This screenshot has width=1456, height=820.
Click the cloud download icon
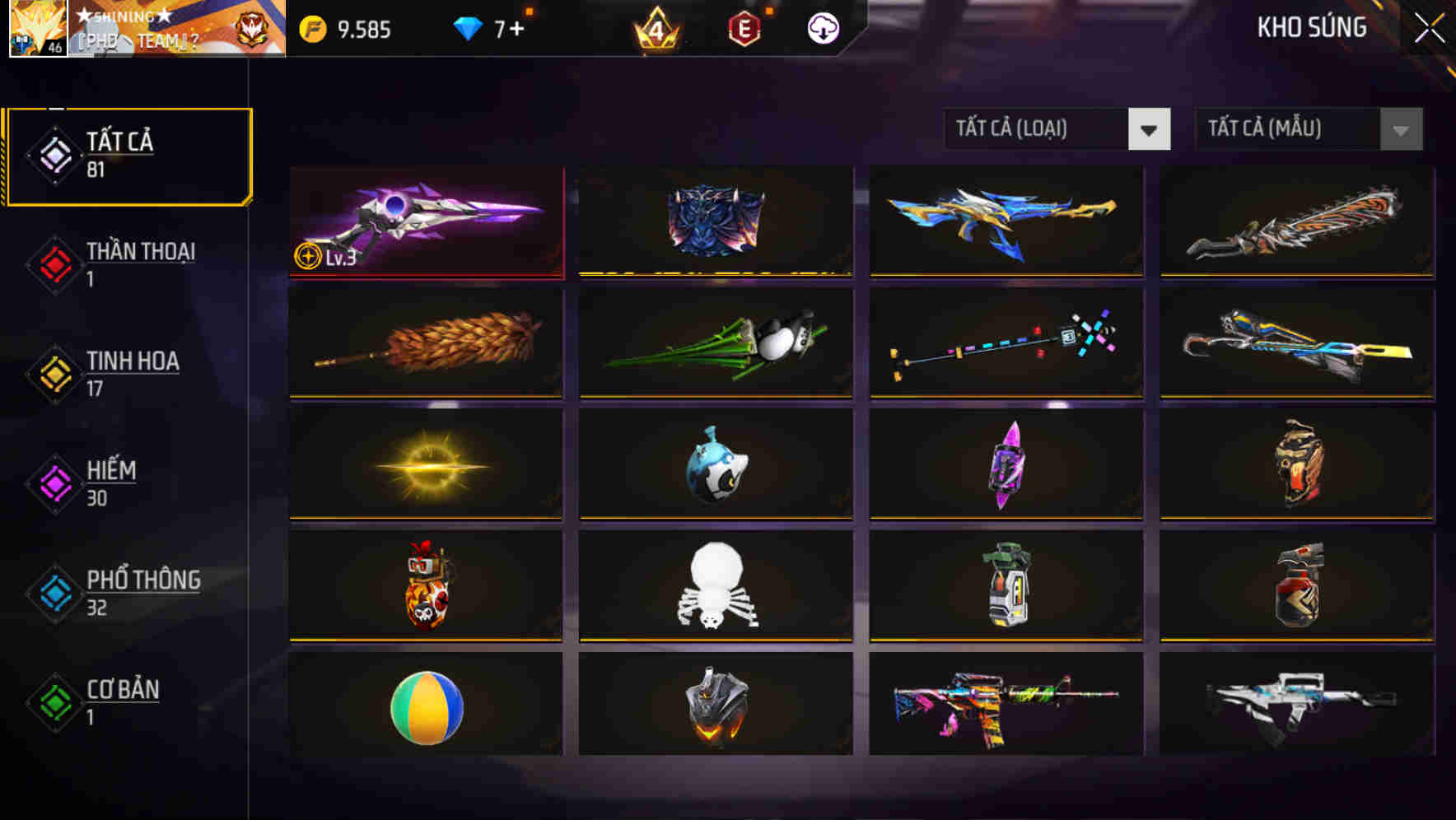tap(823, 27)
